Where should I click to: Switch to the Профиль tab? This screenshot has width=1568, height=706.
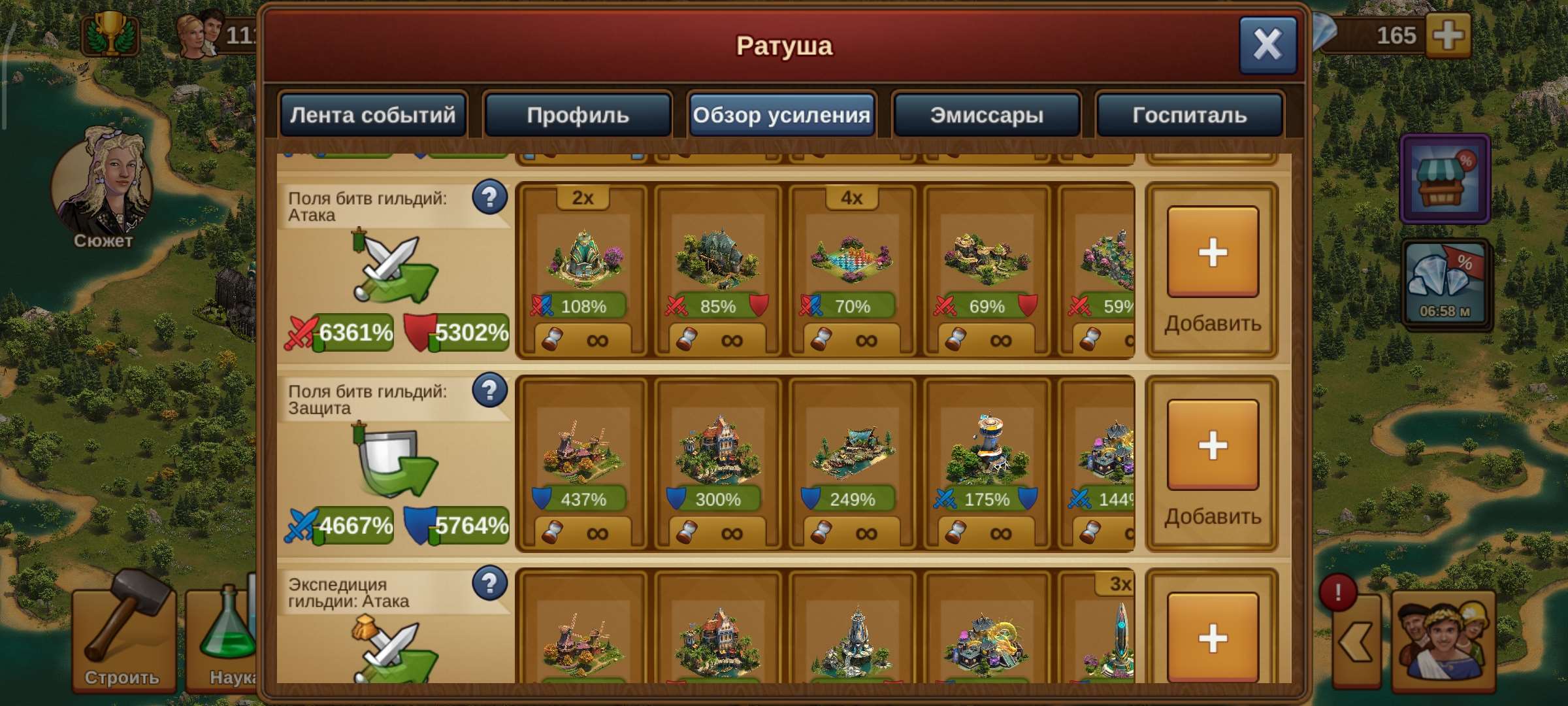coord(578,114)
